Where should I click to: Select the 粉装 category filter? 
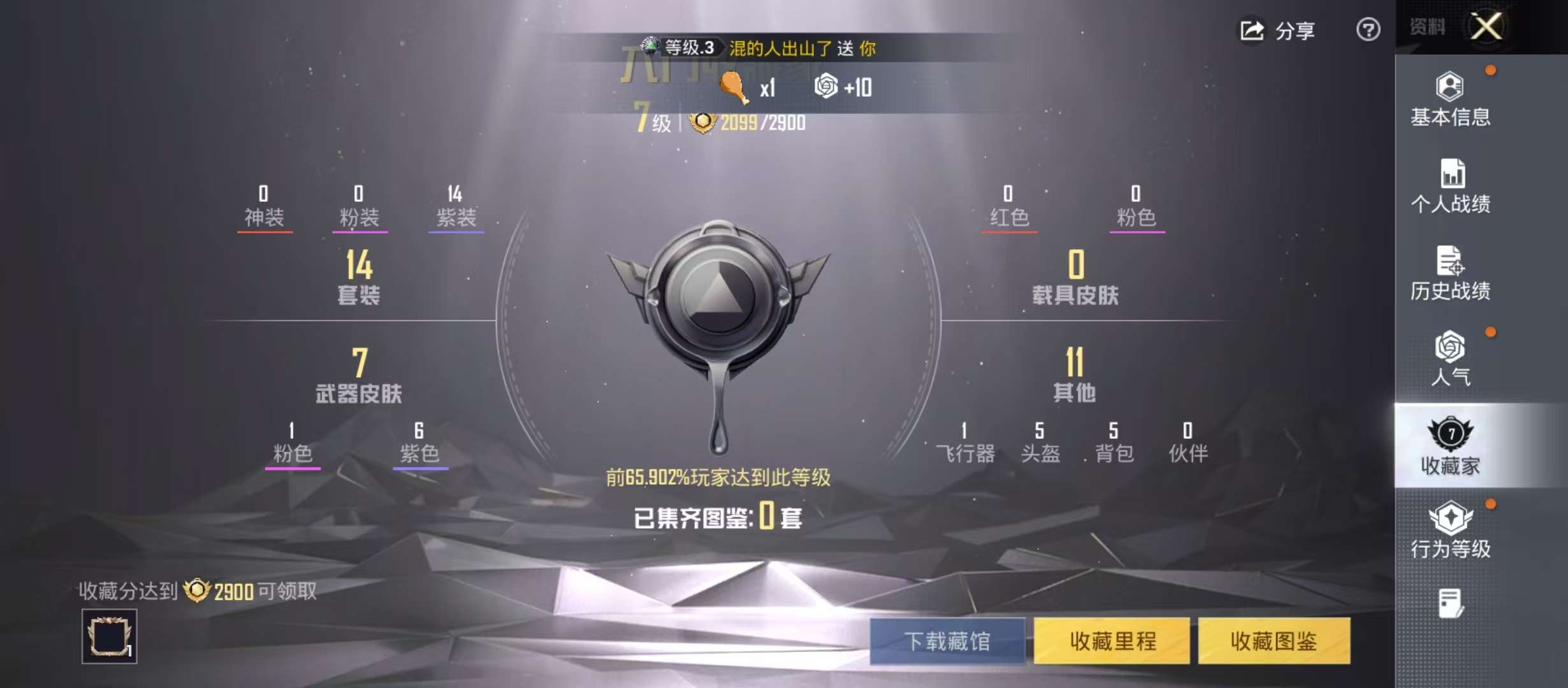pyautogui.click(x=359, y=210)
